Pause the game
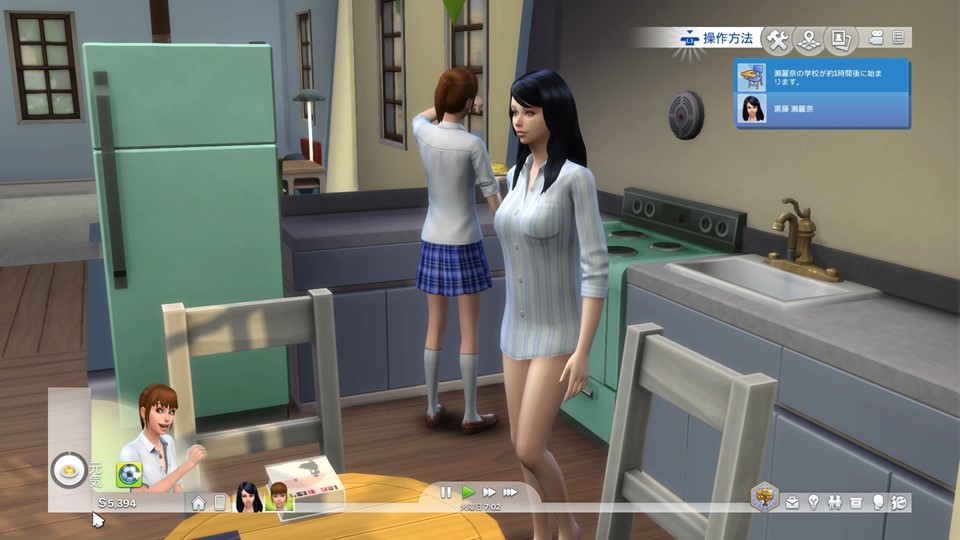 point(446,493)
